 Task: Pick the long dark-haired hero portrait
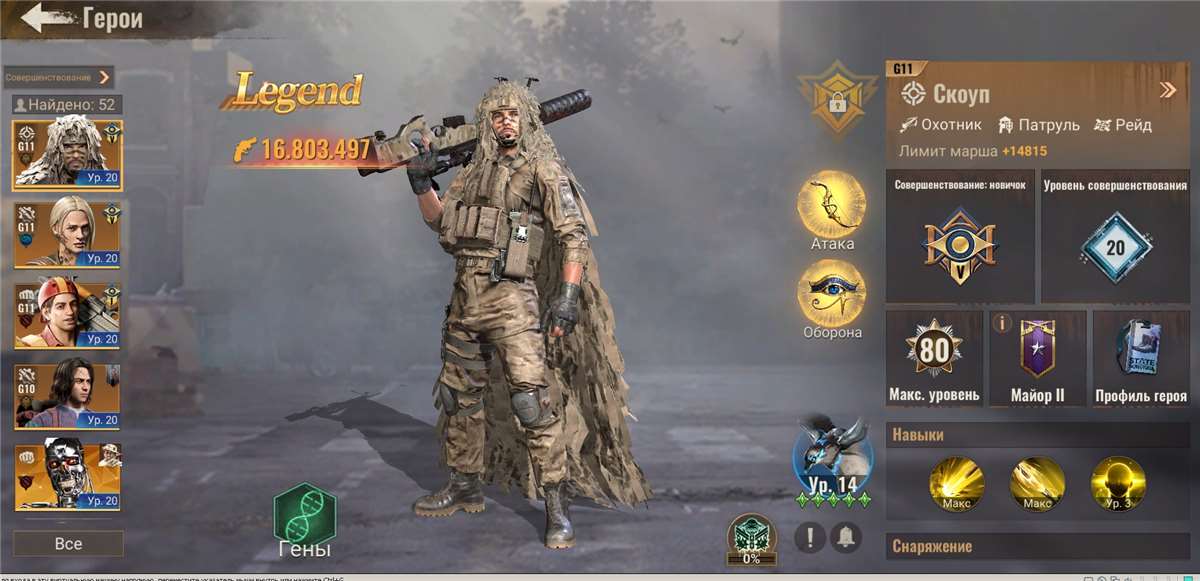67,396
